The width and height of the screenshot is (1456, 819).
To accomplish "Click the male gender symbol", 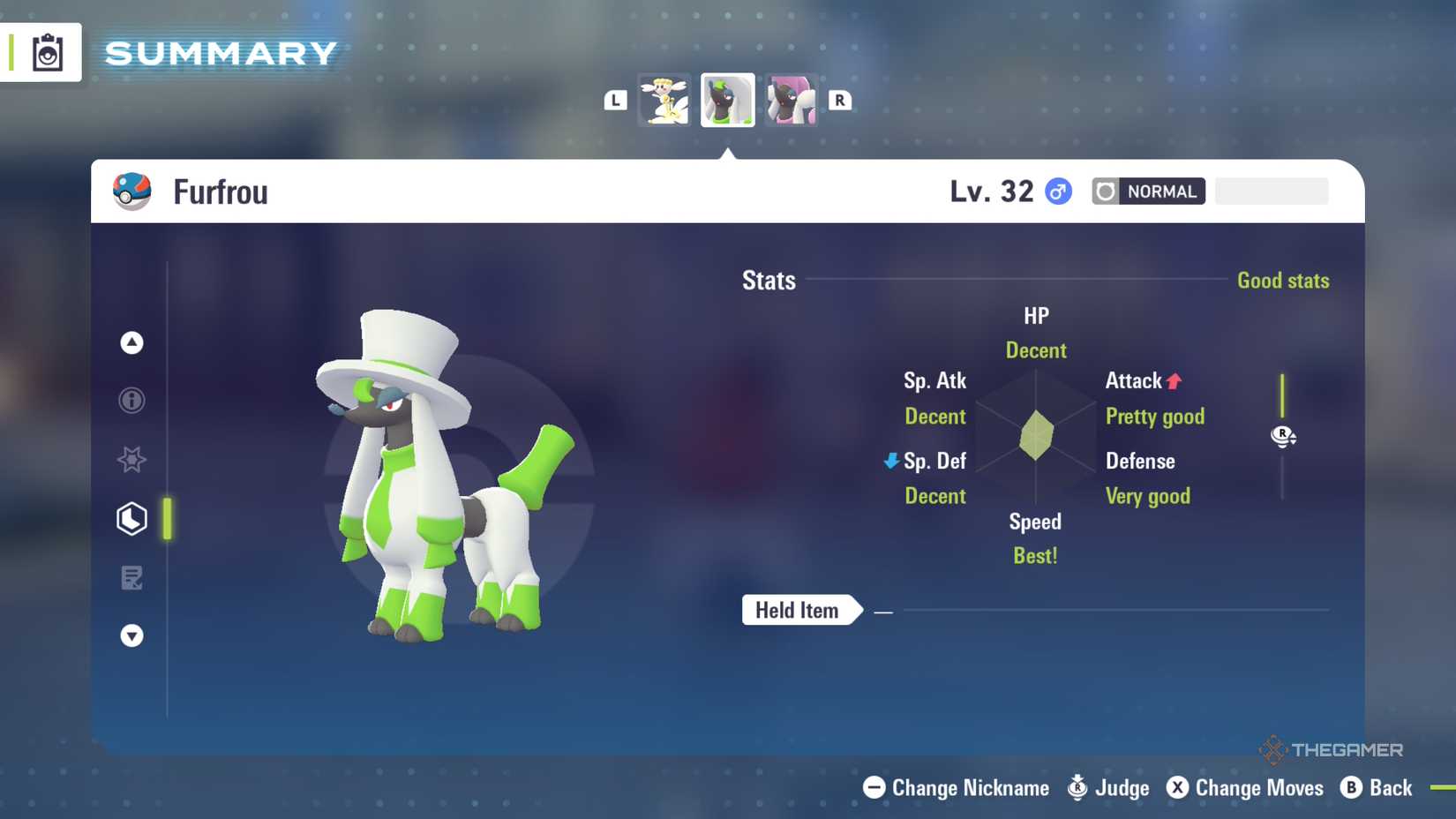I will coord(1056,191).
